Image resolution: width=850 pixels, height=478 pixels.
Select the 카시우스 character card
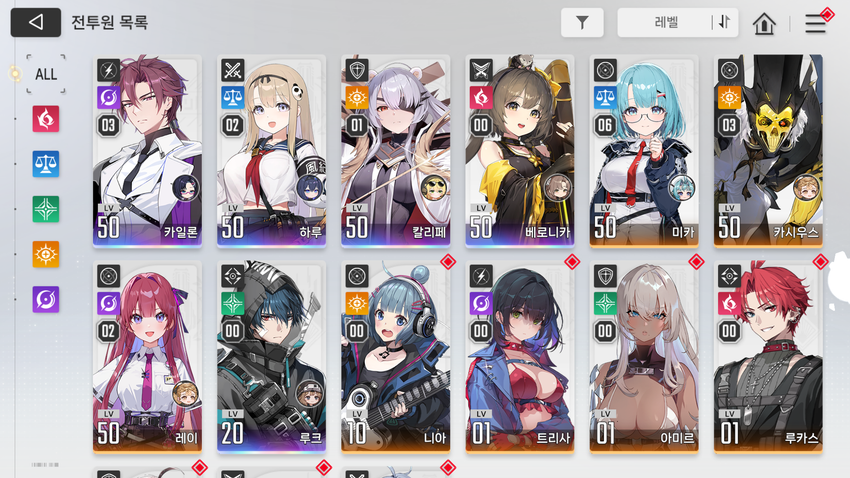pyautogui.click(x=767, y=150)
